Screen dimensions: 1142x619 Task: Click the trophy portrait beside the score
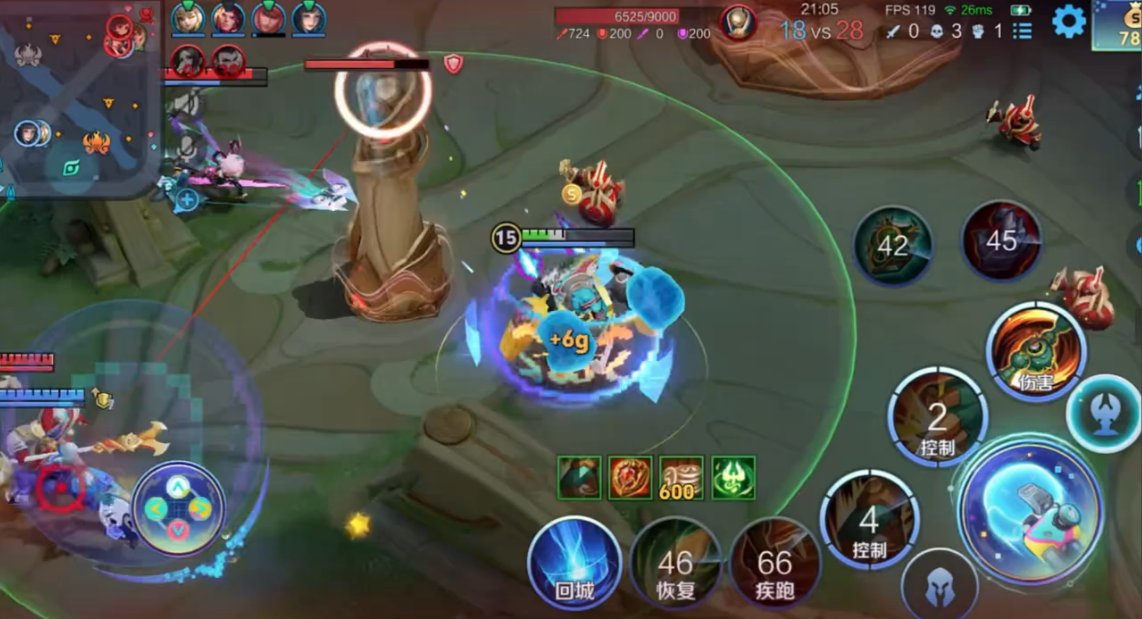(738, 22)
